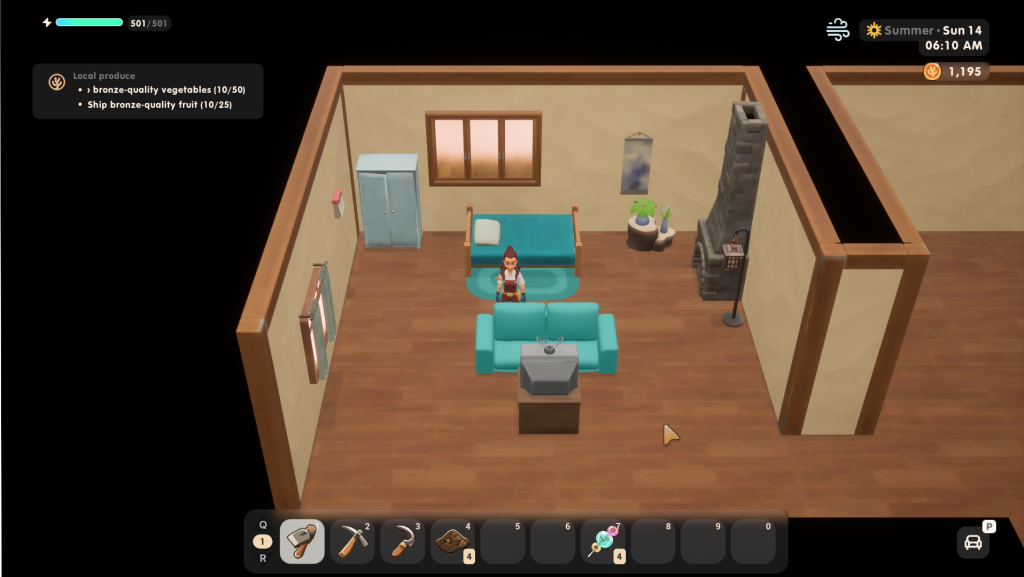Select the dirt pile item slot
The height and width of the screenshot is (577, 1024).
[452, 542]
